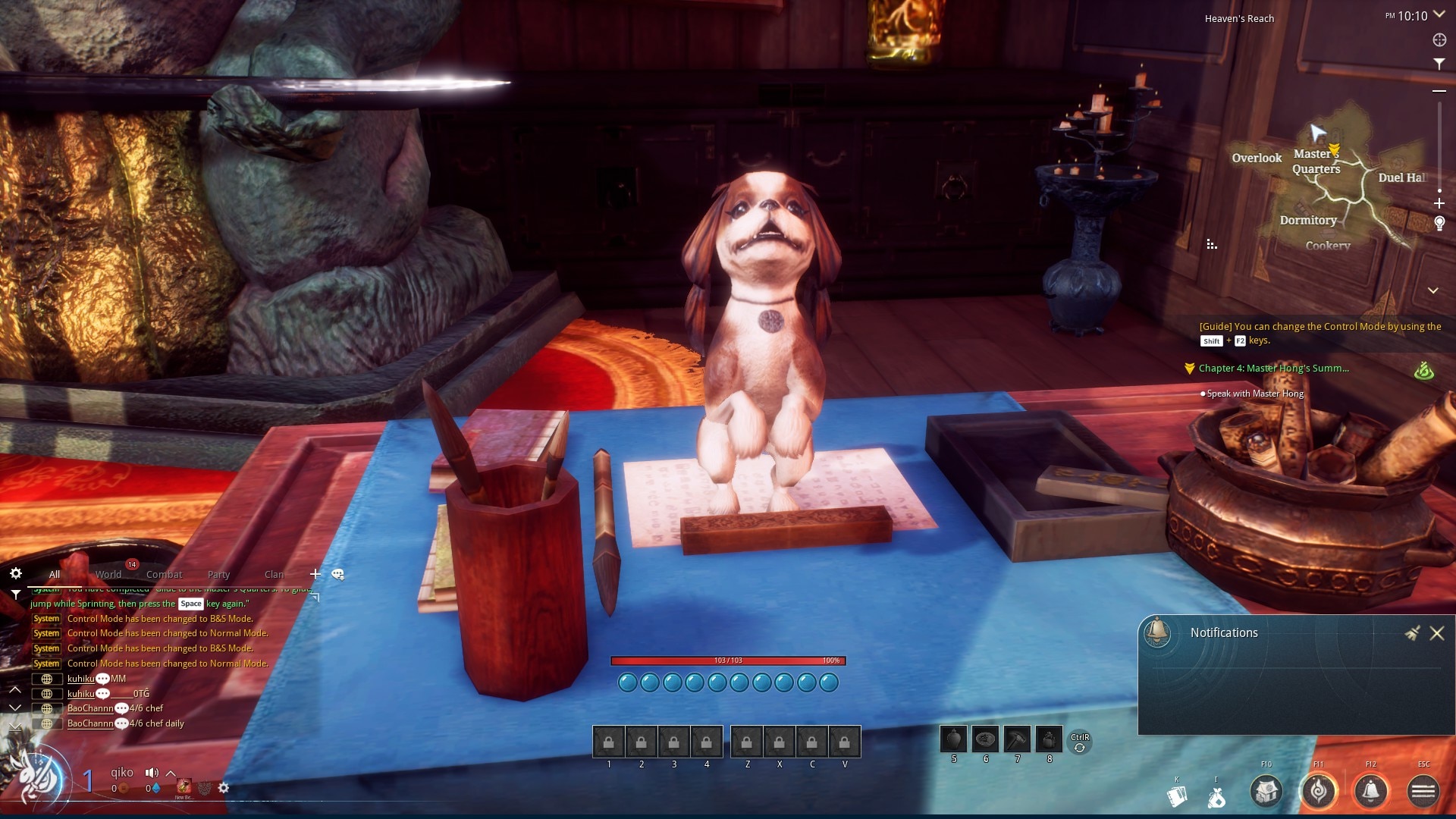Image resolution: width=1456 pixels, height=819 pixels.
Task: Open chat settings gear icon
Action: [x=16, y=573]
